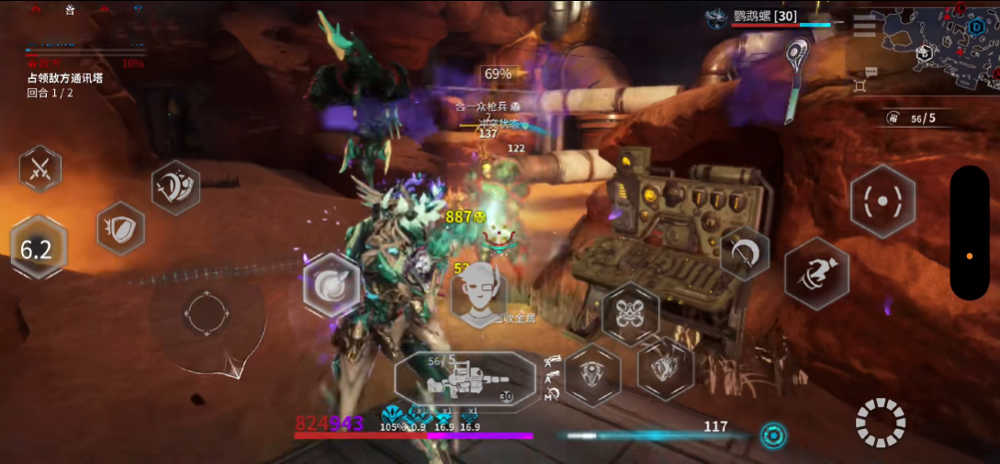
Task: Tap the glowing blue energy orb icon
Action: tap(772, 435)
